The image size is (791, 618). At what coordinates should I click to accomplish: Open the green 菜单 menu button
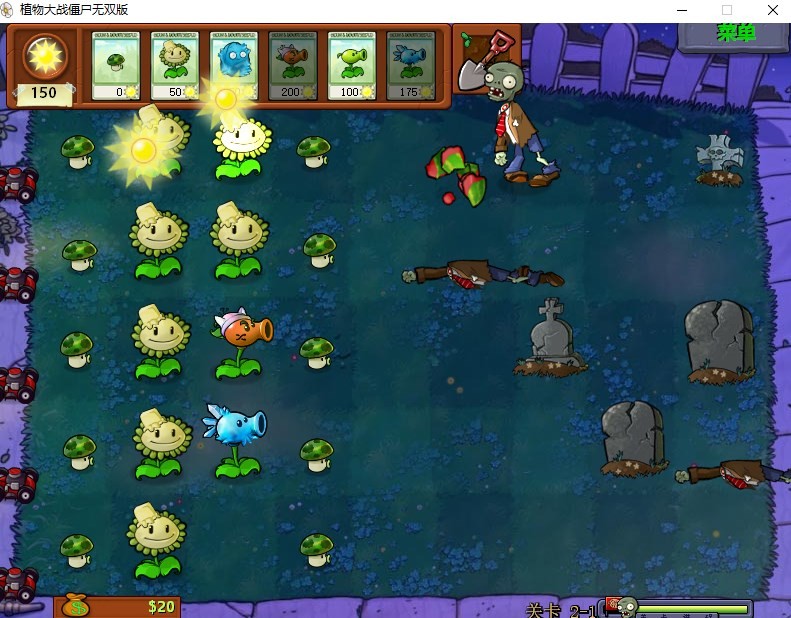pos(735,33)
